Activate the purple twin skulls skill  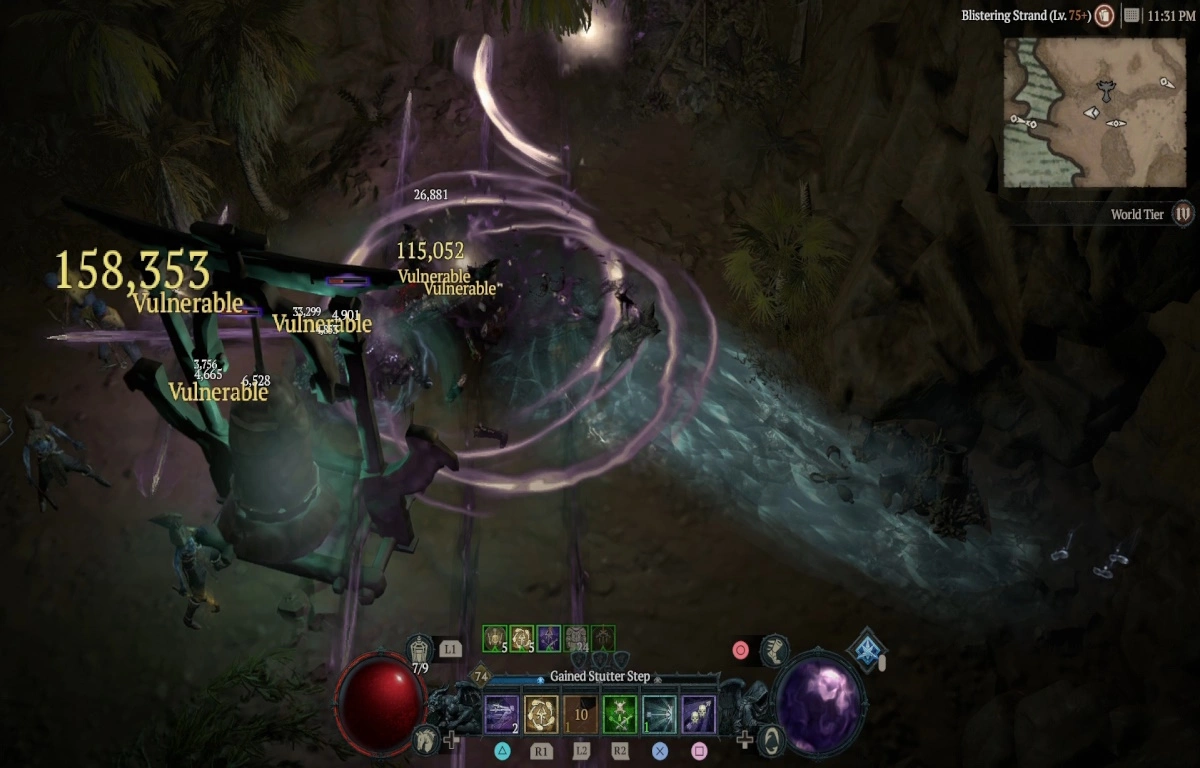click(x=699, y=715)
